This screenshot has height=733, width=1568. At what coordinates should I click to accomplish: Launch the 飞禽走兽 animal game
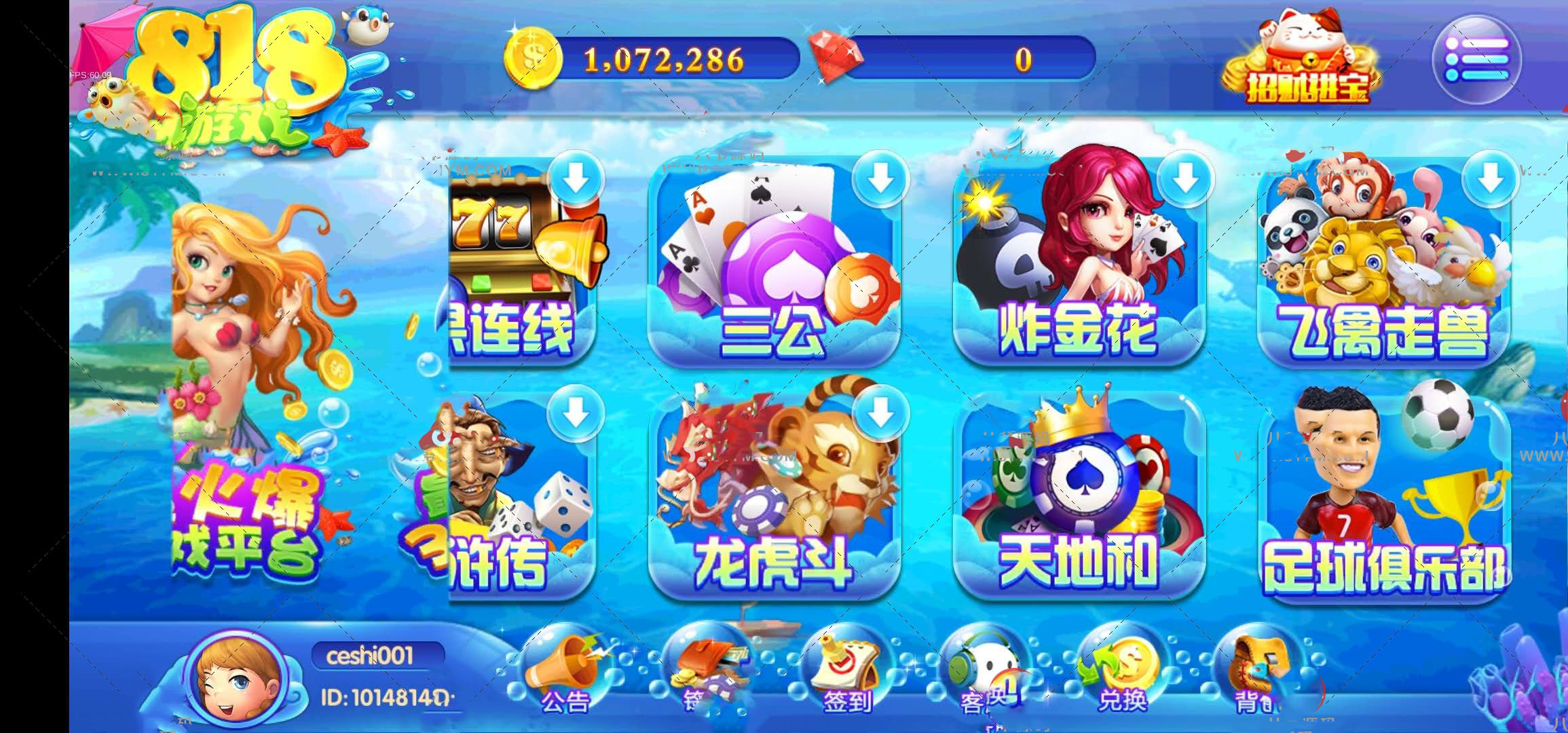coord(1383,265)
